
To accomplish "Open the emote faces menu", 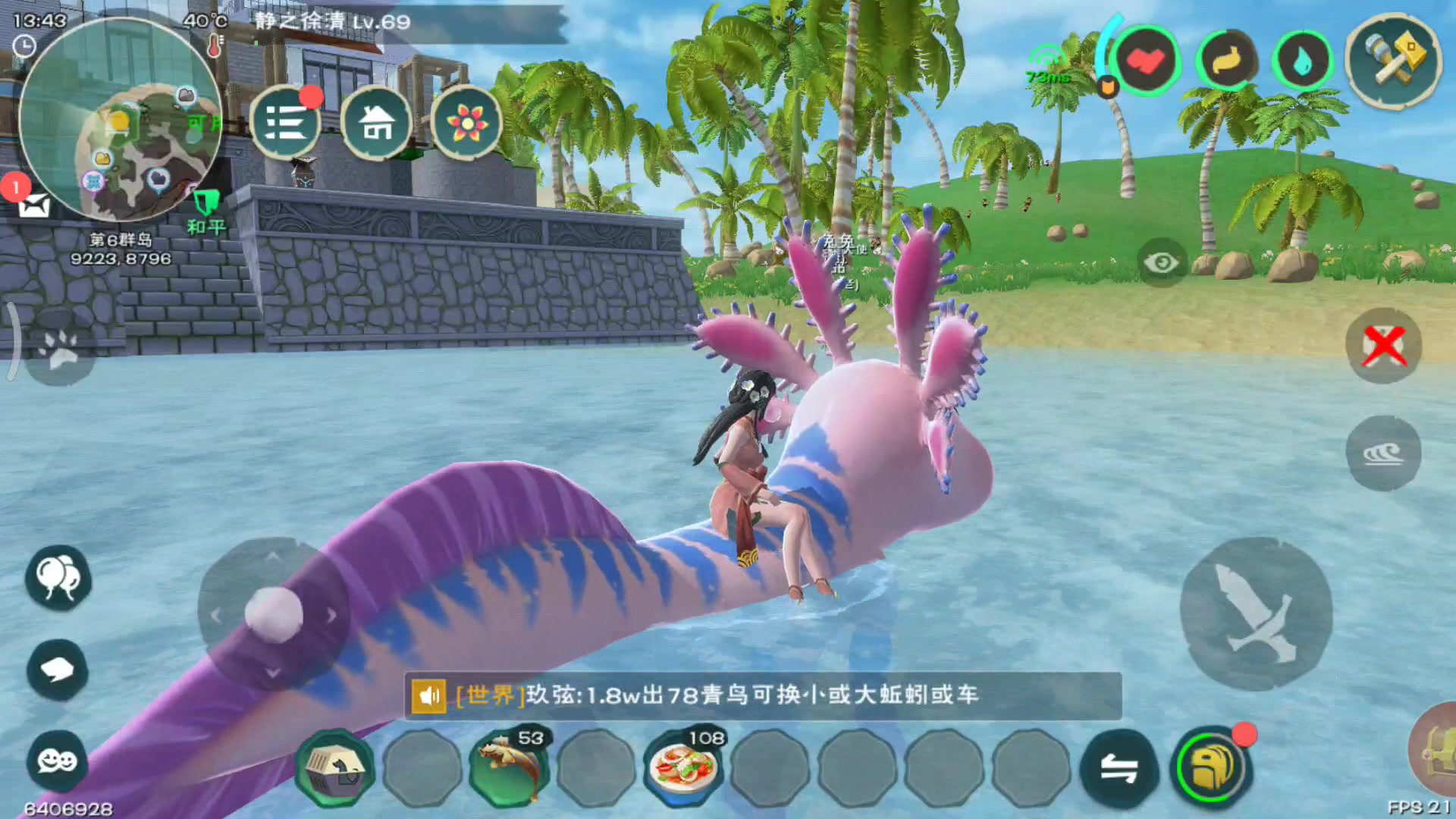I will tap(58, 760).
